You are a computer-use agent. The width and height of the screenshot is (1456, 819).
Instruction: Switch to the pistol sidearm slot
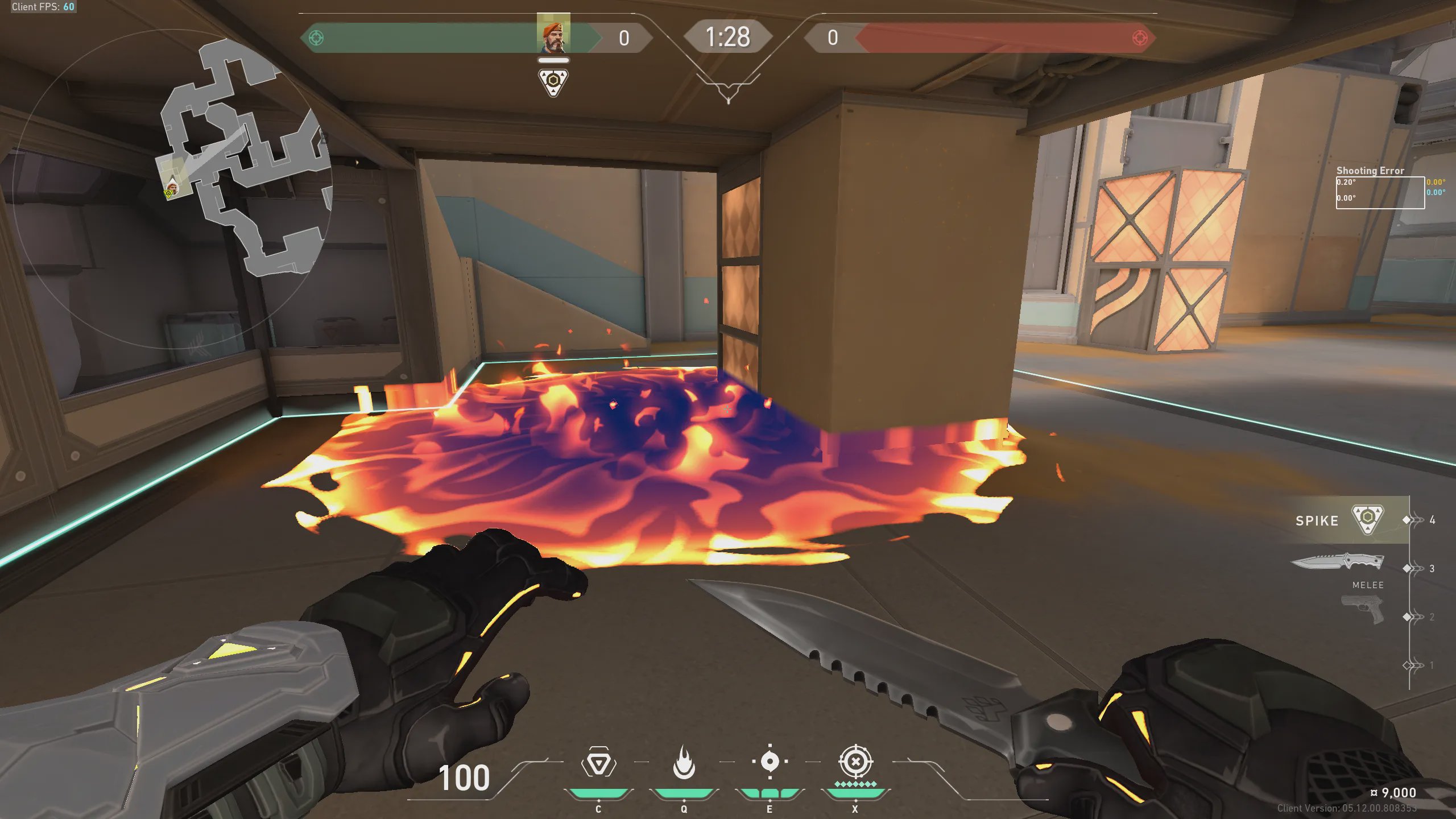click(x=1363, y=610)
